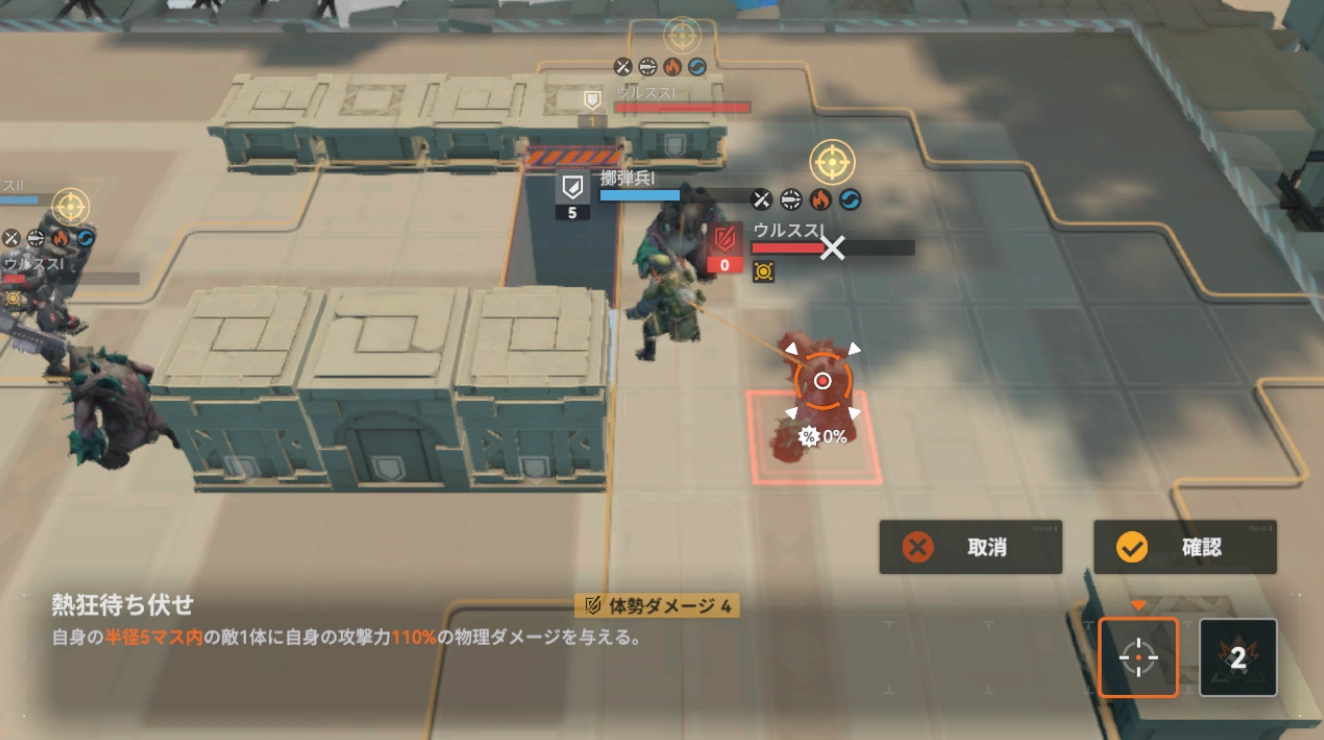Select the crosshair targeting skill icon
Viewport: 1324px width, 740px height.
[1138, 658]
